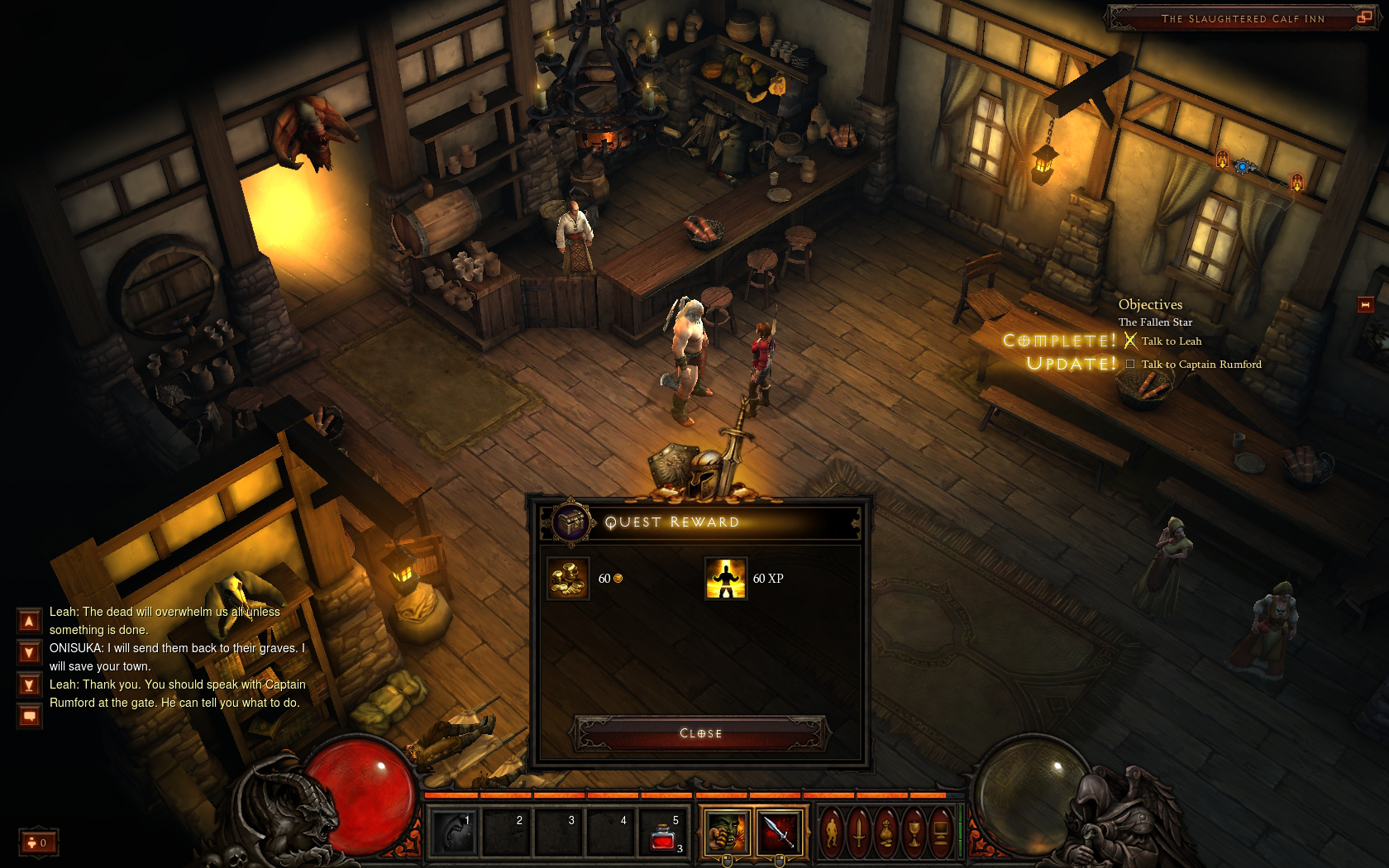Jump to bottom of chat log

point(29,685)
